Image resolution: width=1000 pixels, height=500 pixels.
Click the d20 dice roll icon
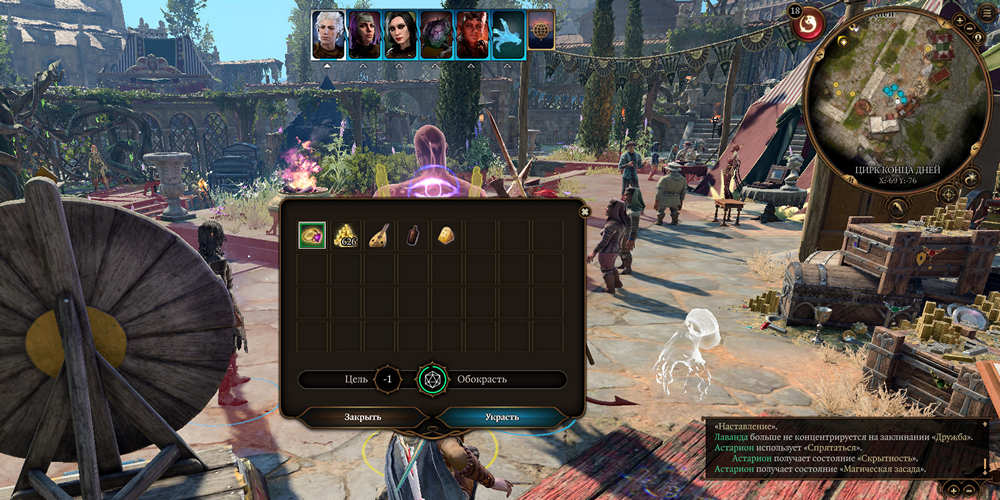pos(432,380)
